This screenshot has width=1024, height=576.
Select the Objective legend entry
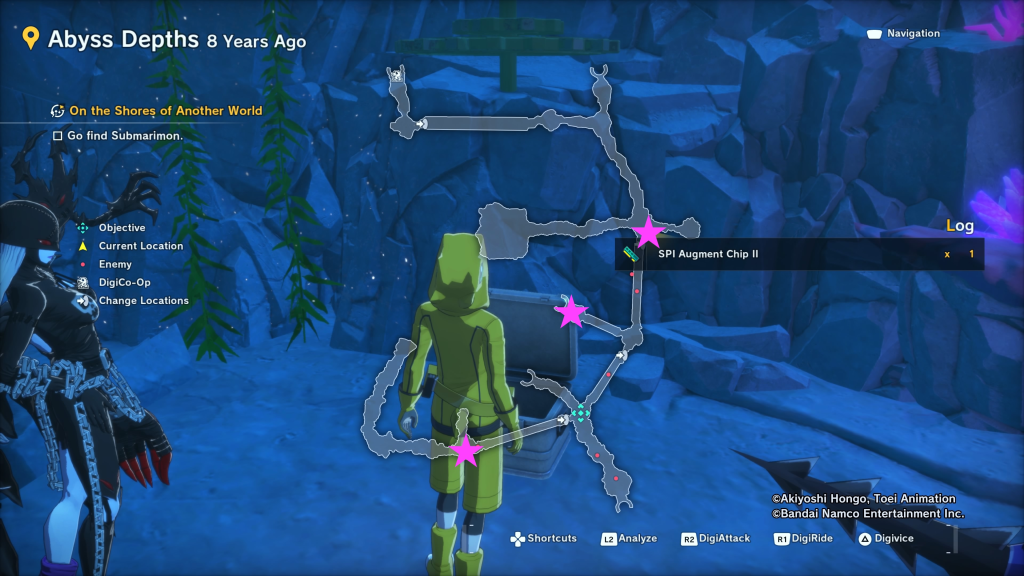click(121, 228)
